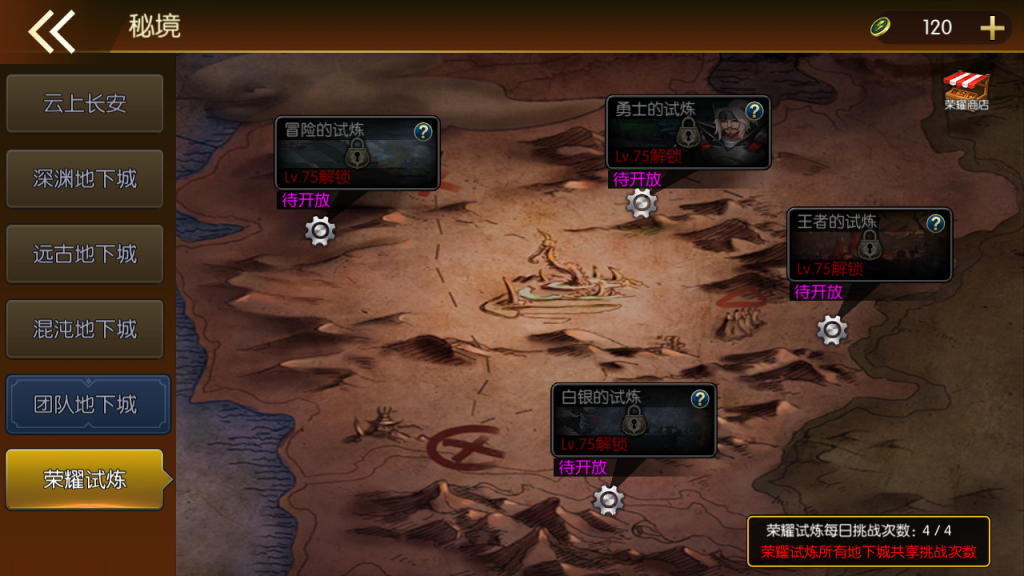Click the gear icon under 白银的试炼
This screenshot has height=576, width=1024.
(x=608, y=499)
